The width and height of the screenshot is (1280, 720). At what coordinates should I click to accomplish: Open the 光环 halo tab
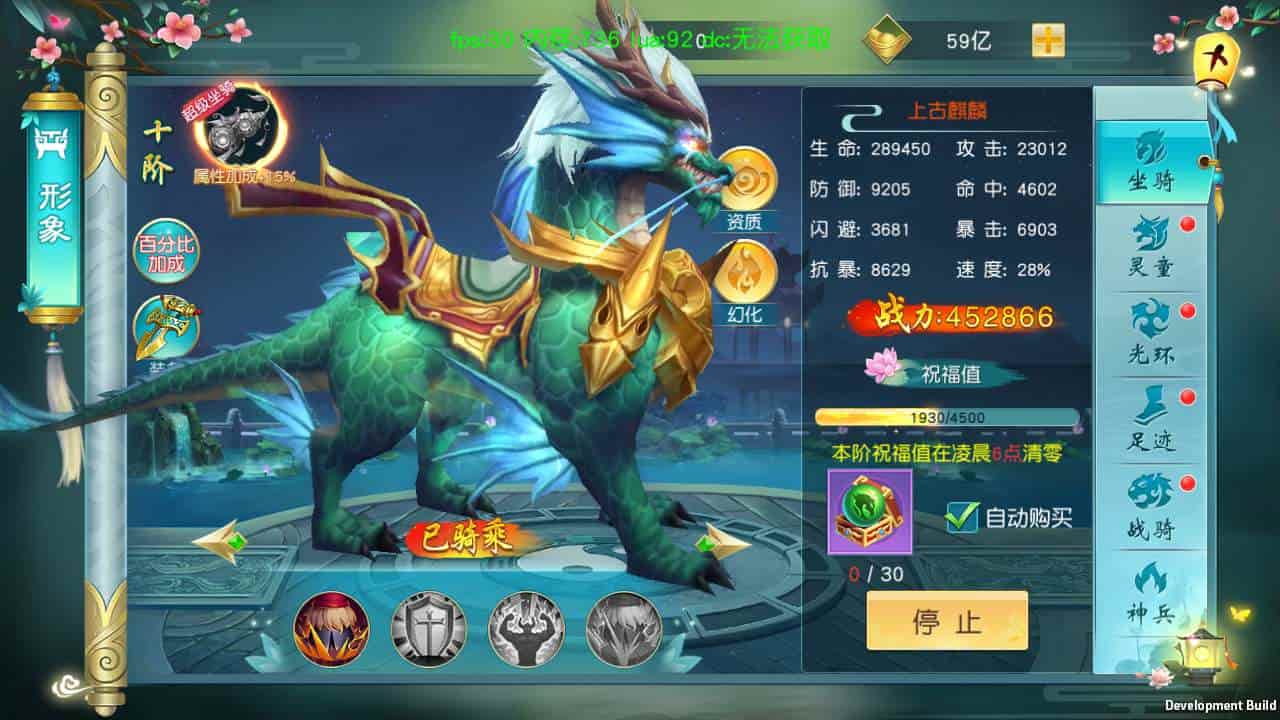point(1151,322)
